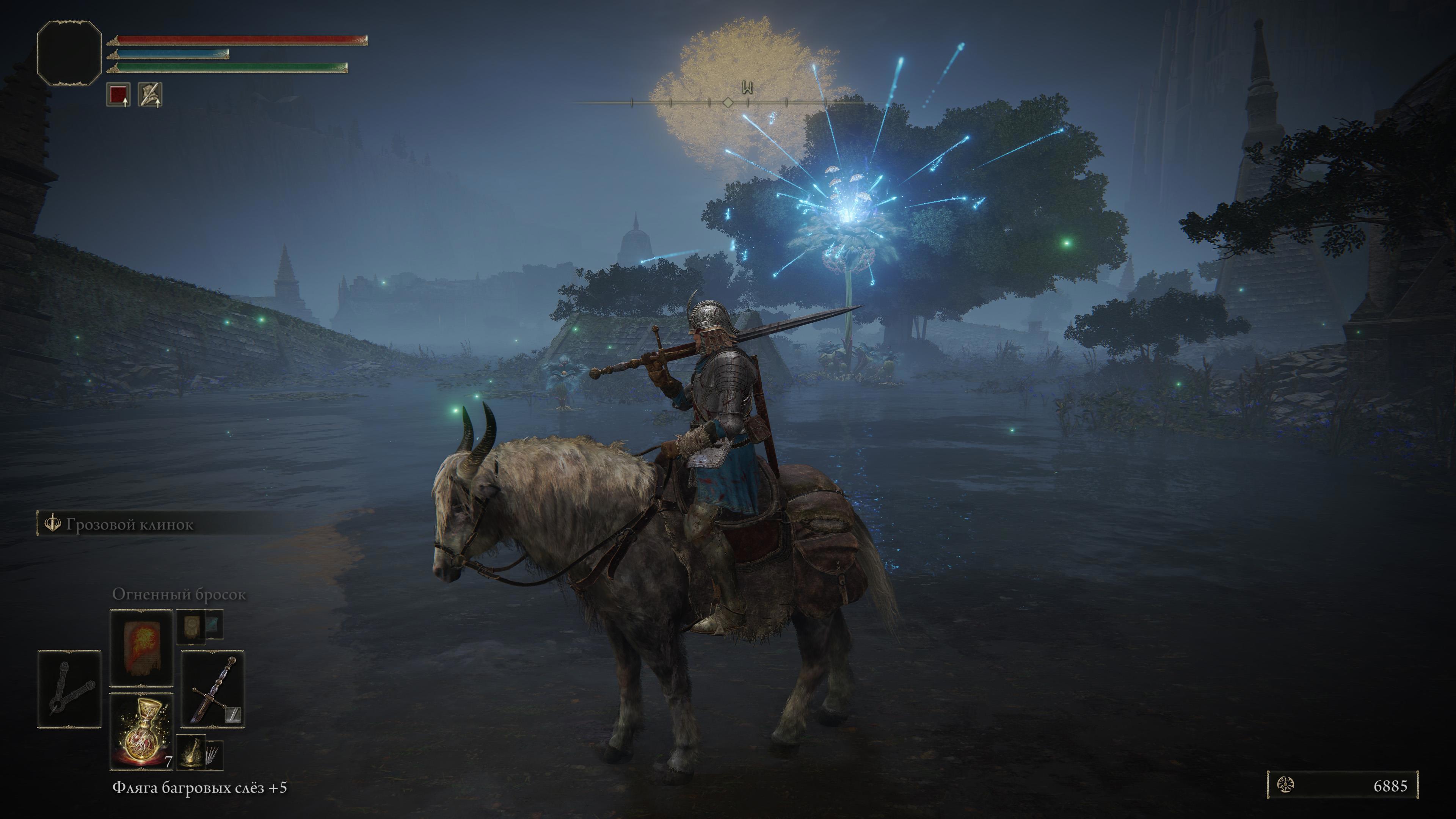Select the dimmed left-hand armament slot
Screen dimensions: 1456x819
[x=69, y=689]
